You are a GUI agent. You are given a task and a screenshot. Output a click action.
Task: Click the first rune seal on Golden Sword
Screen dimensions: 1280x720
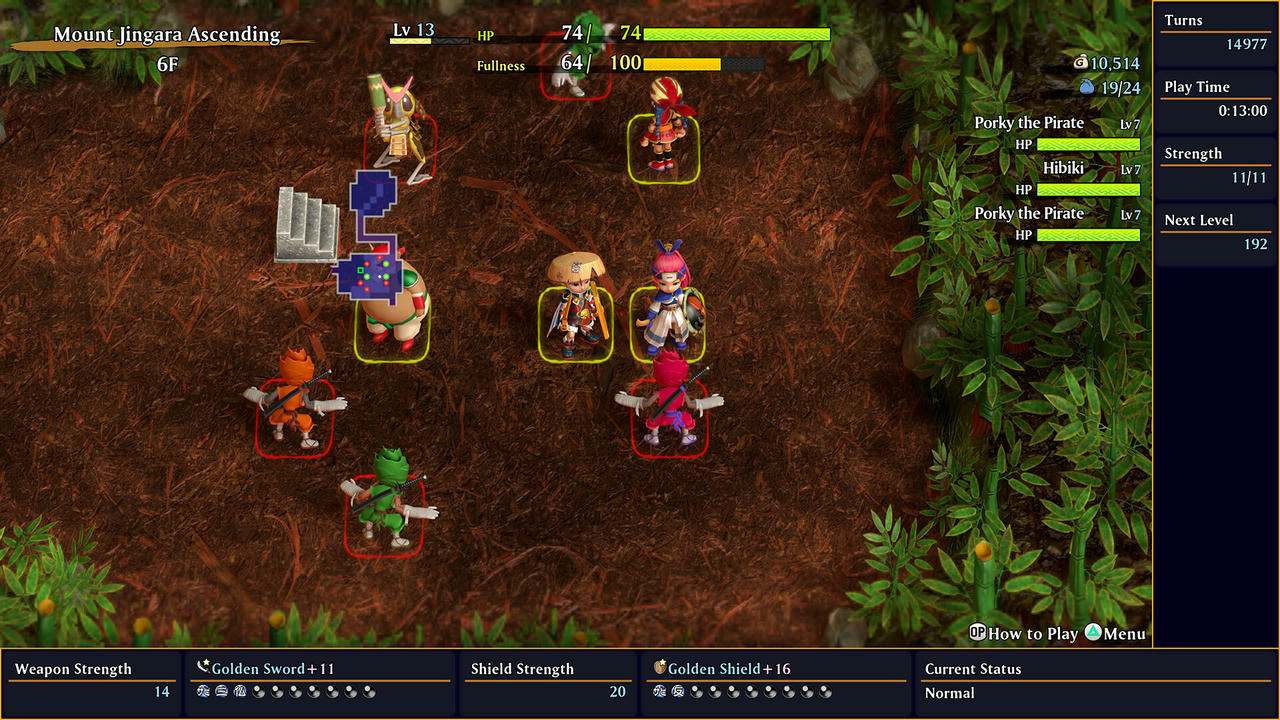pyautogui.click(x=202, y=692)
